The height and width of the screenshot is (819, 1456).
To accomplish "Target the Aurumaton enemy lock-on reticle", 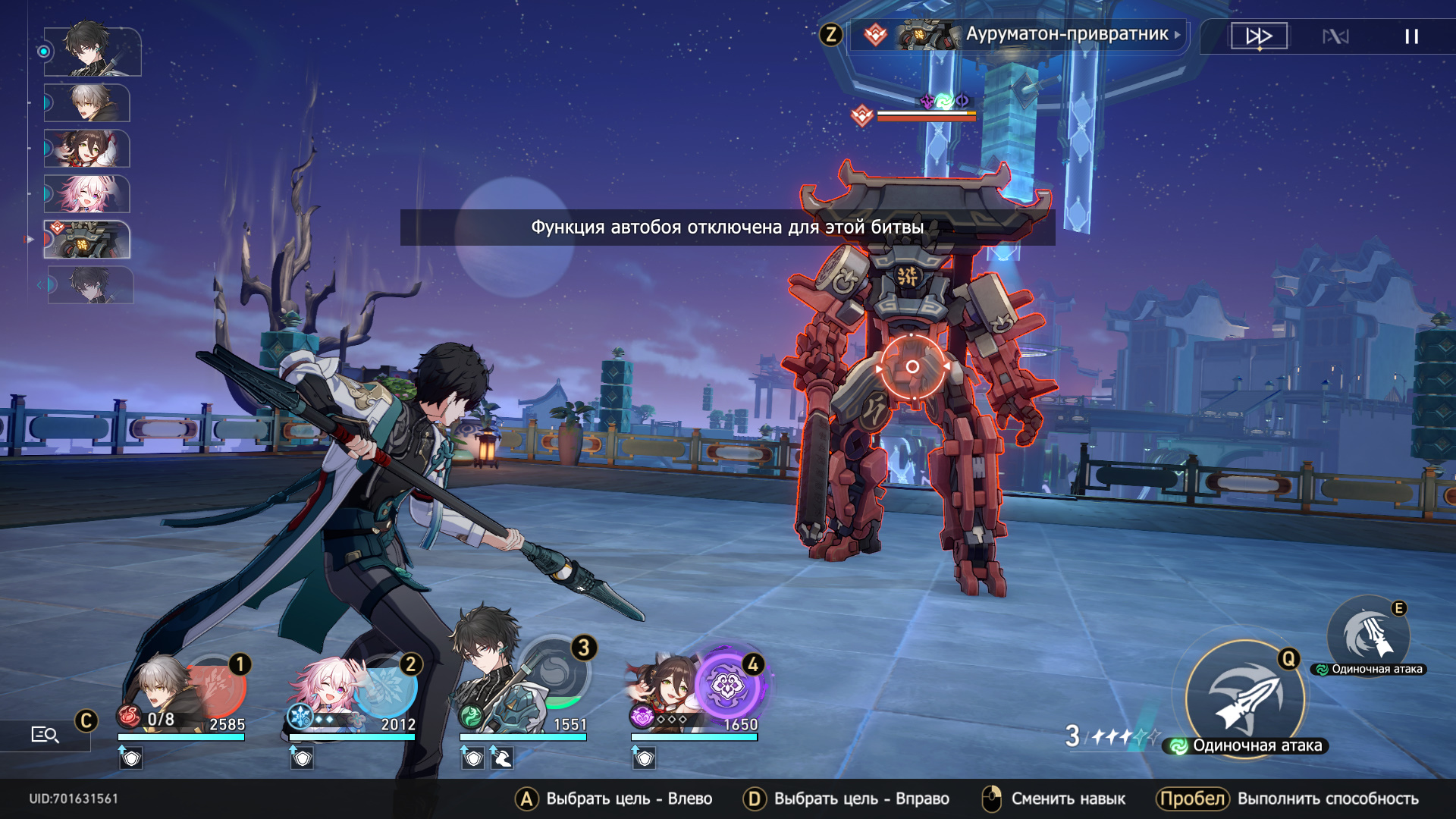I will 912,367.
